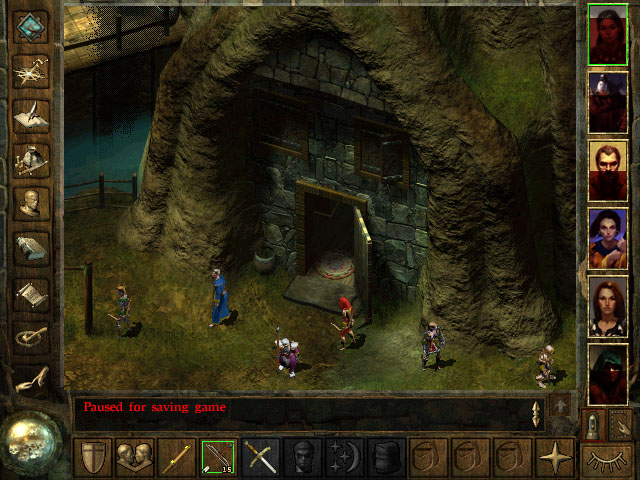The height and width of the screenshot is (480, 640).
Task: Select the staff weapon slot
Action: coord(177,457)
